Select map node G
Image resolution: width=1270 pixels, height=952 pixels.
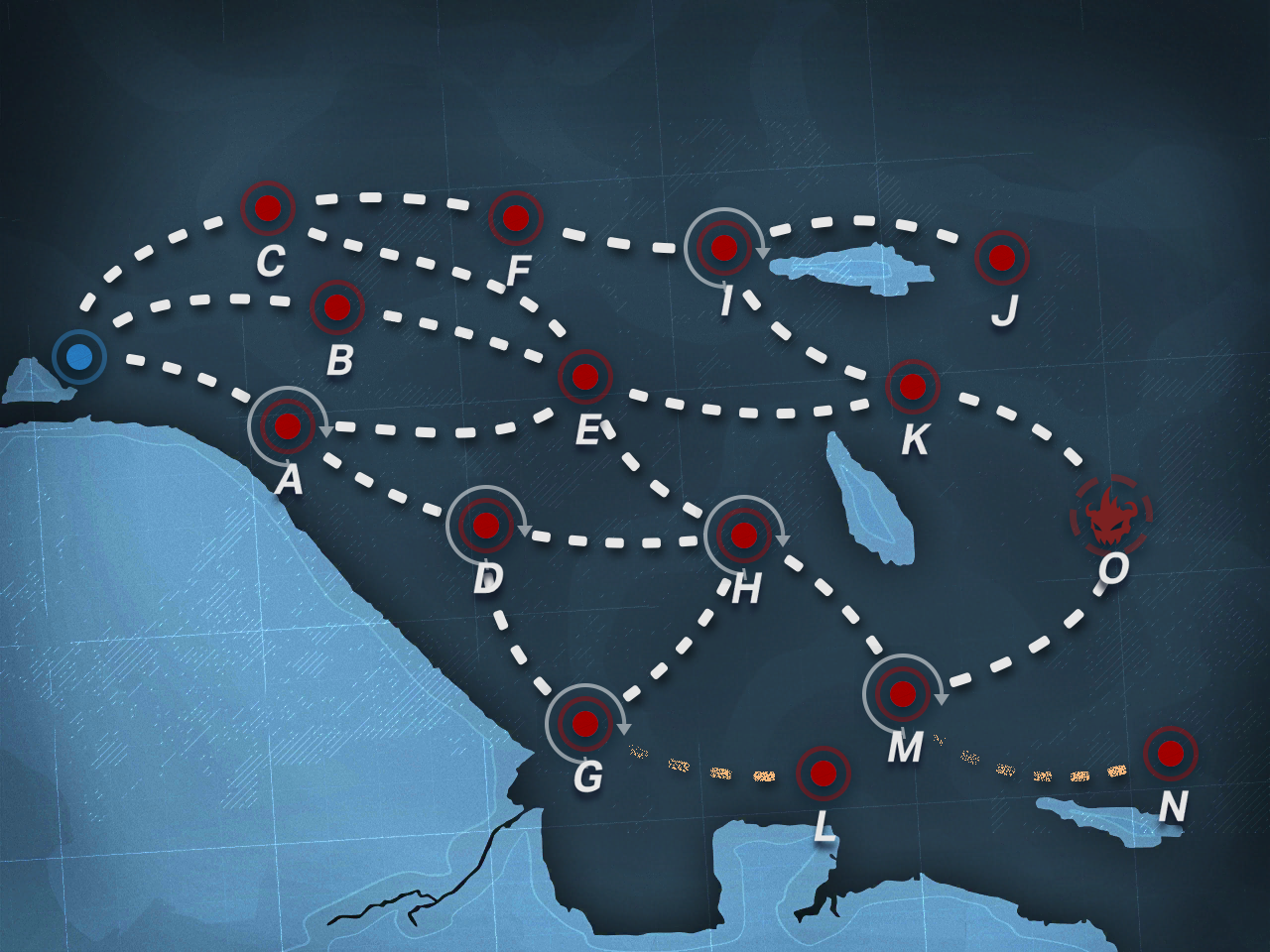click(x=585, y=724)
